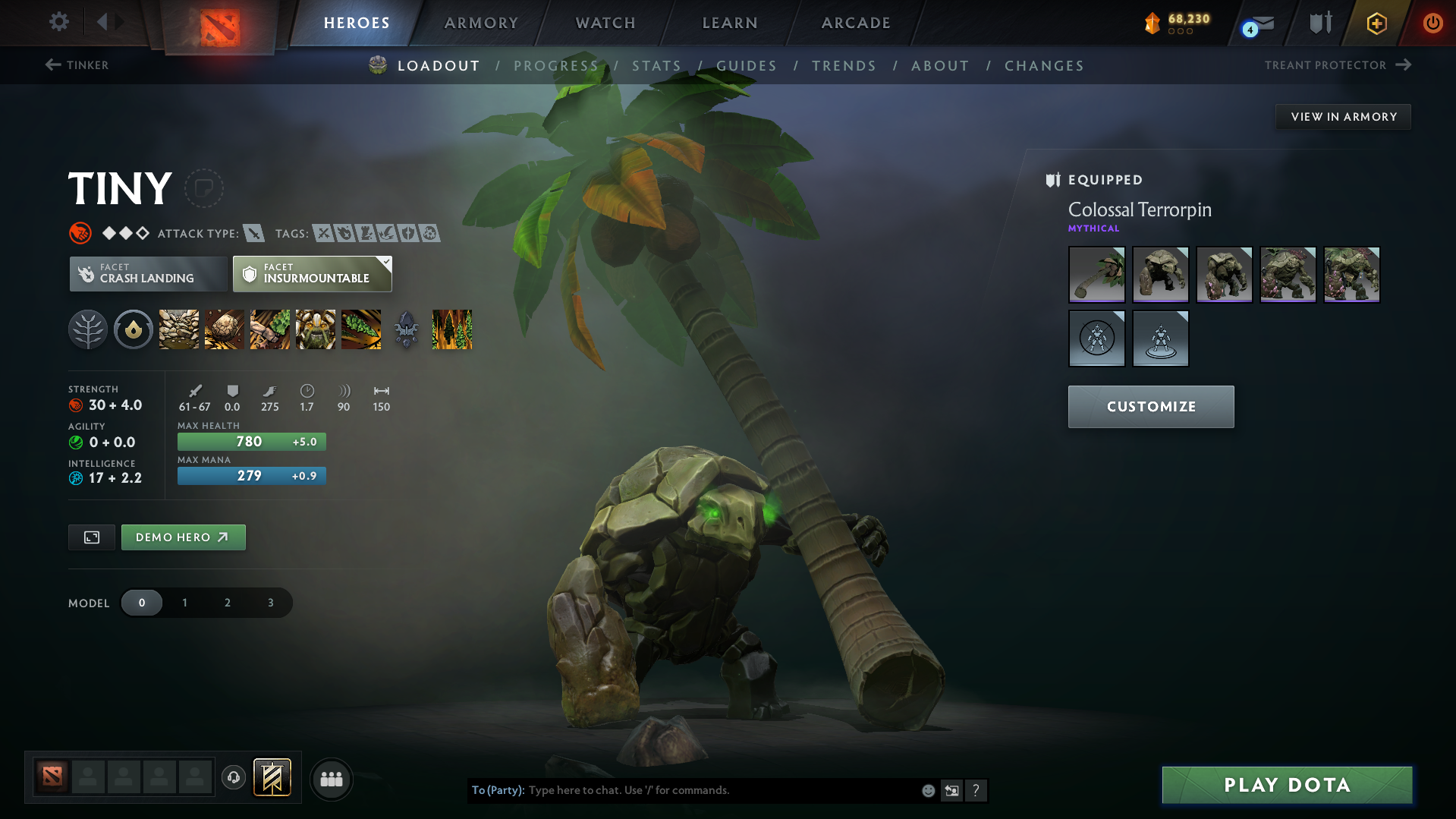
Task: Open the Insurmountable facet dropdown arrow
Action: (x=386, y=262)
